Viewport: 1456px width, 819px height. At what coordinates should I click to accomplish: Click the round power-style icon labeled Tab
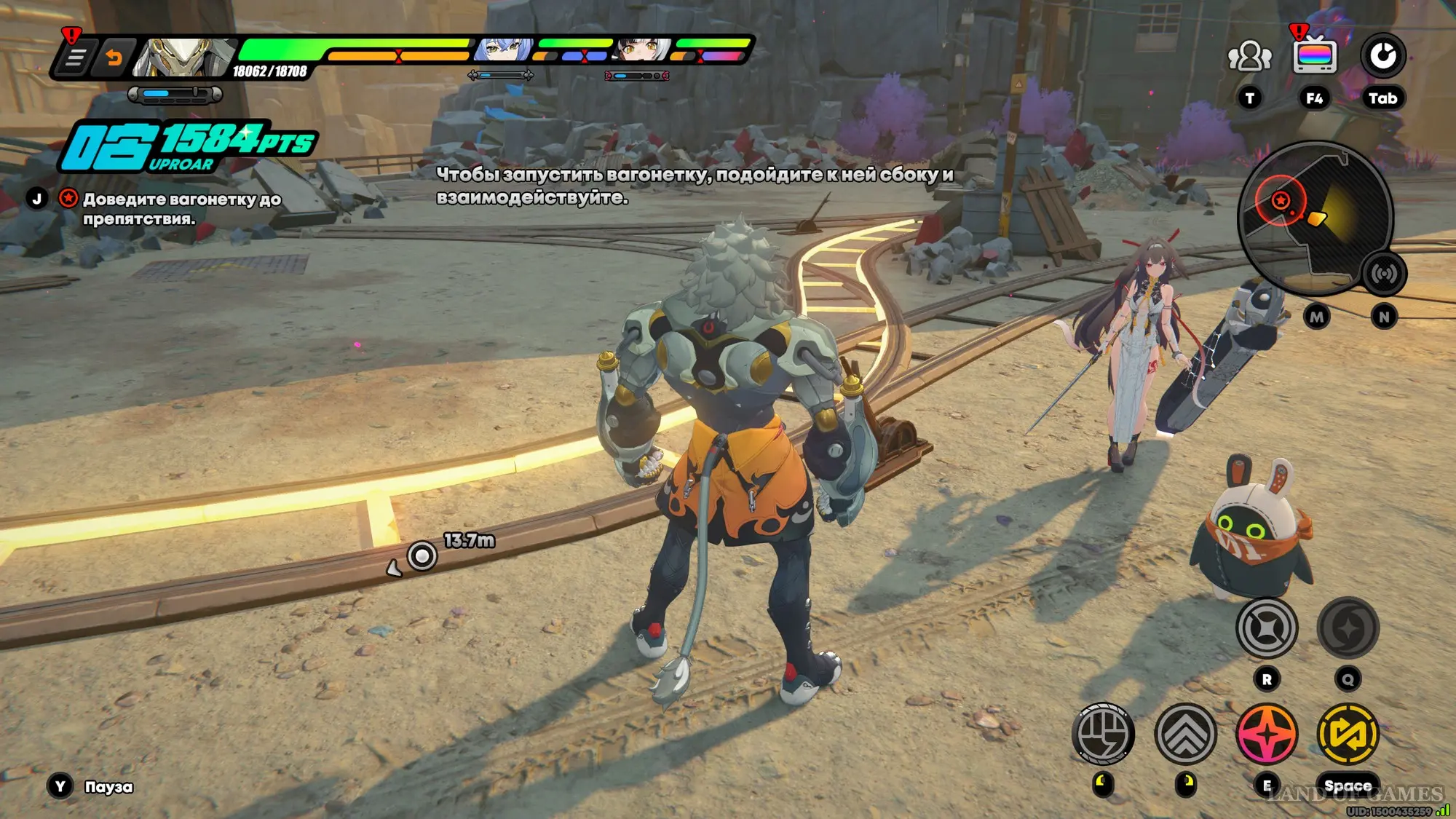click(x=1382, y=56)
